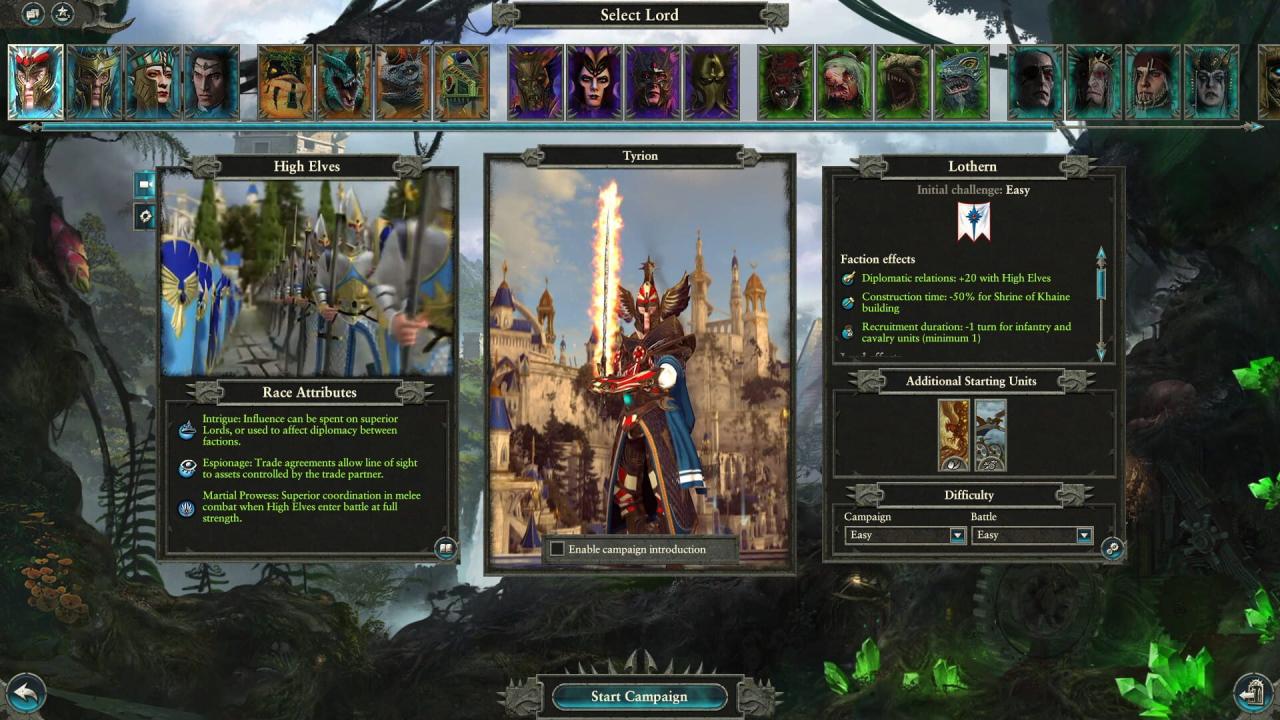Start the campaign with Tyrion
Image resolution: width=1280 pixels, height=720 pixels.
639,696
